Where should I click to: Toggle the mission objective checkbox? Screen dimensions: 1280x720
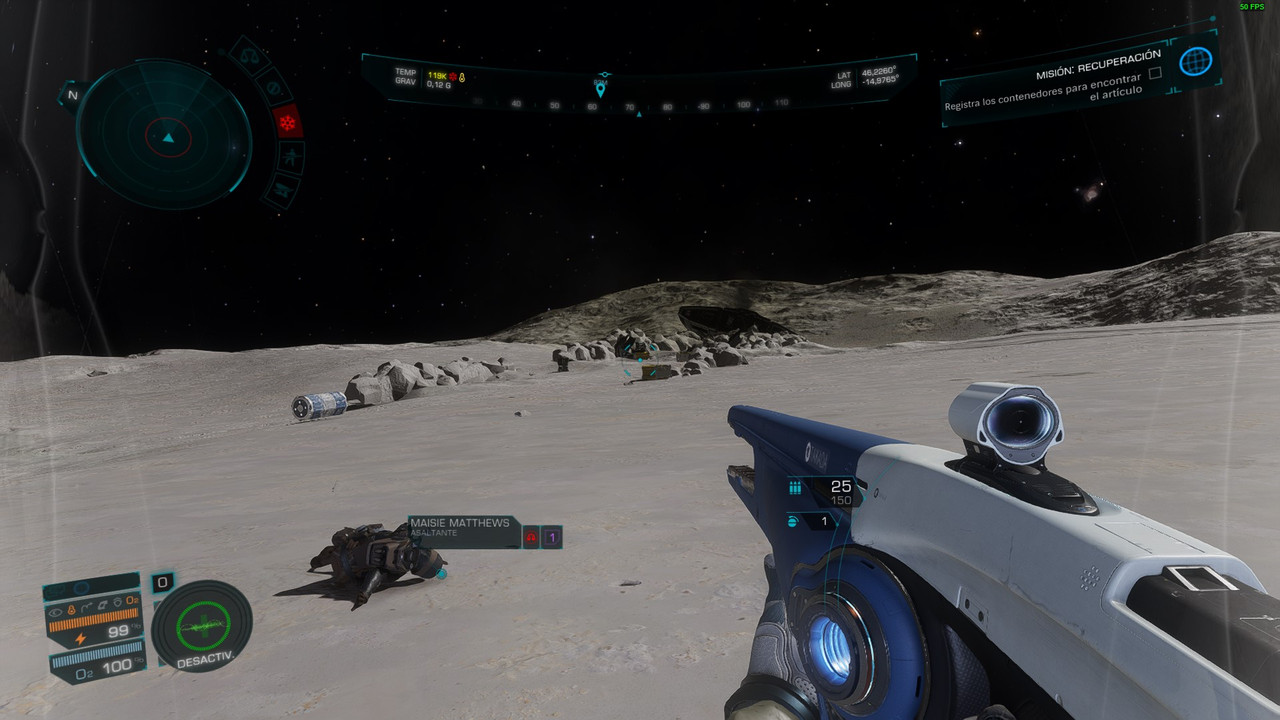click(1155, 73)
